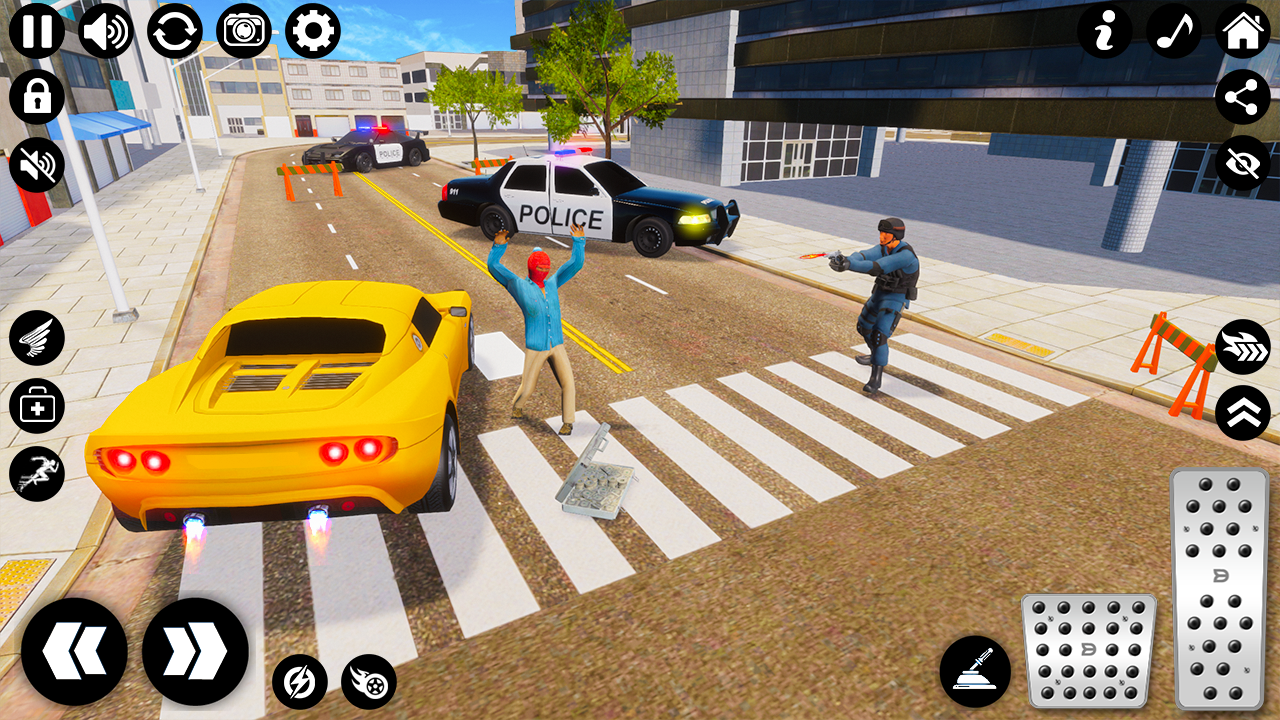Activate the nitro wing boost

[x=36, y=338]
